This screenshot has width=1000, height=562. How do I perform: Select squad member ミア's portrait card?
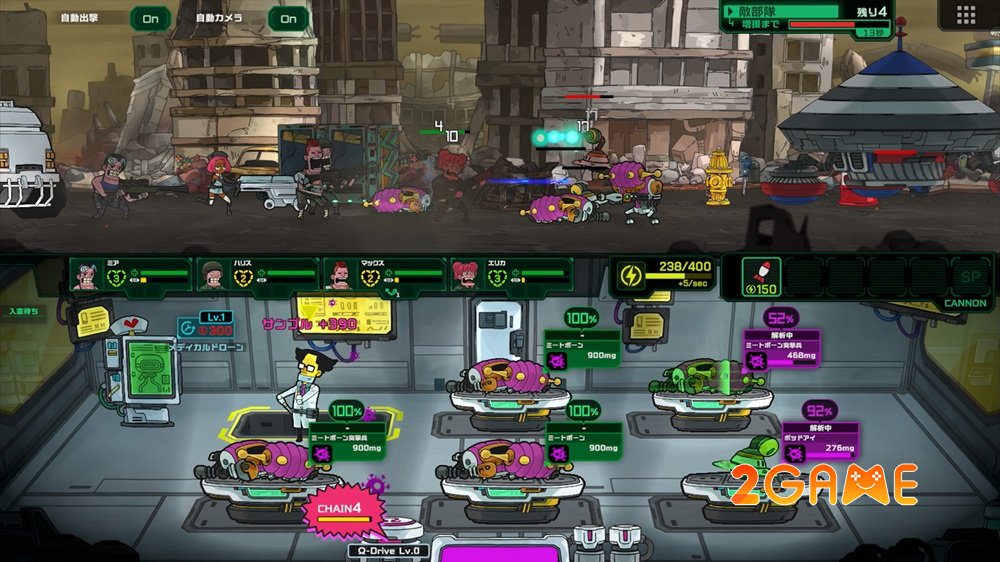point(129,273)
